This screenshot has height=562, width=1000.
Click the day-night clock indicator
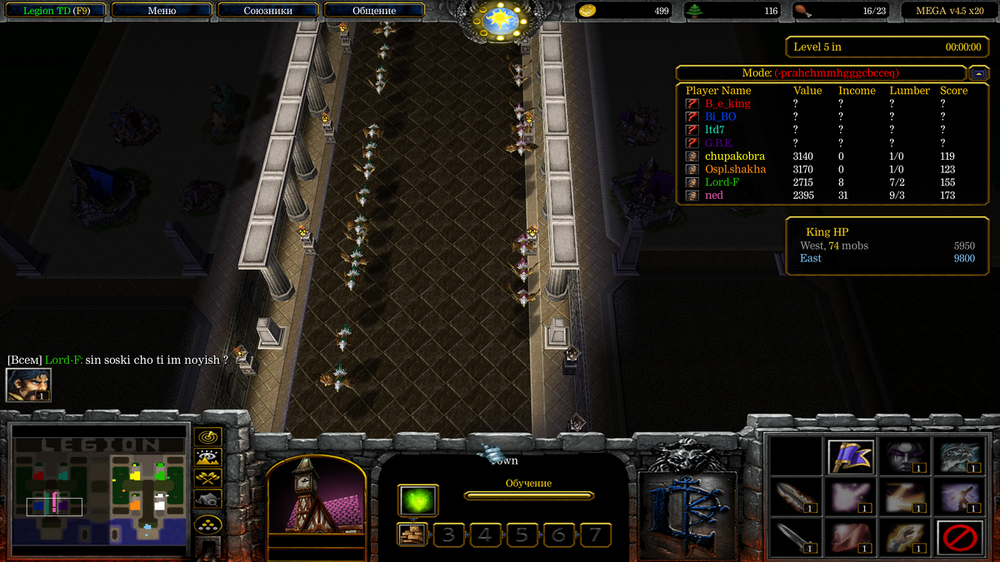[x=499, y=18]
